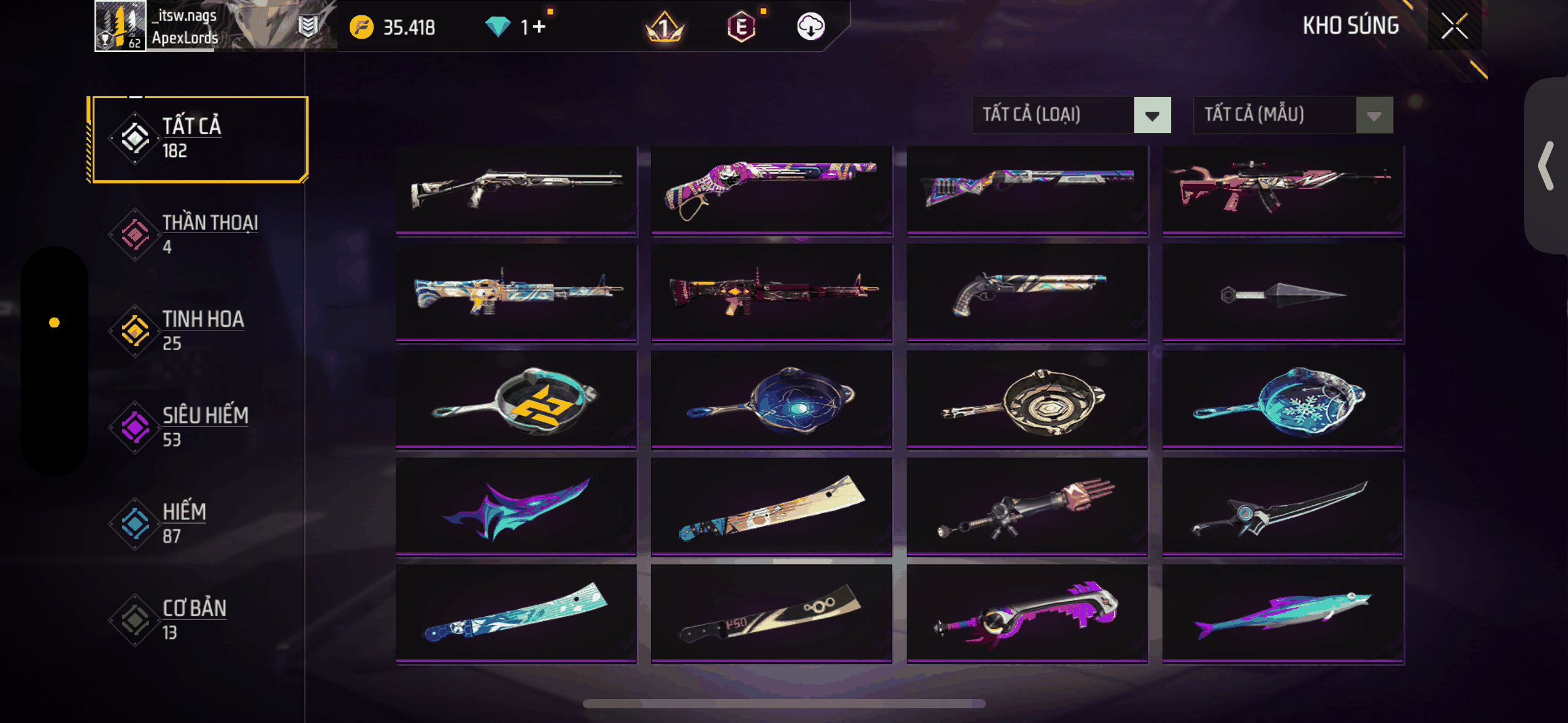Open the cloud download icon
Image resolution: width=1568 pixels, height=723 pixels.
point(810,27)
